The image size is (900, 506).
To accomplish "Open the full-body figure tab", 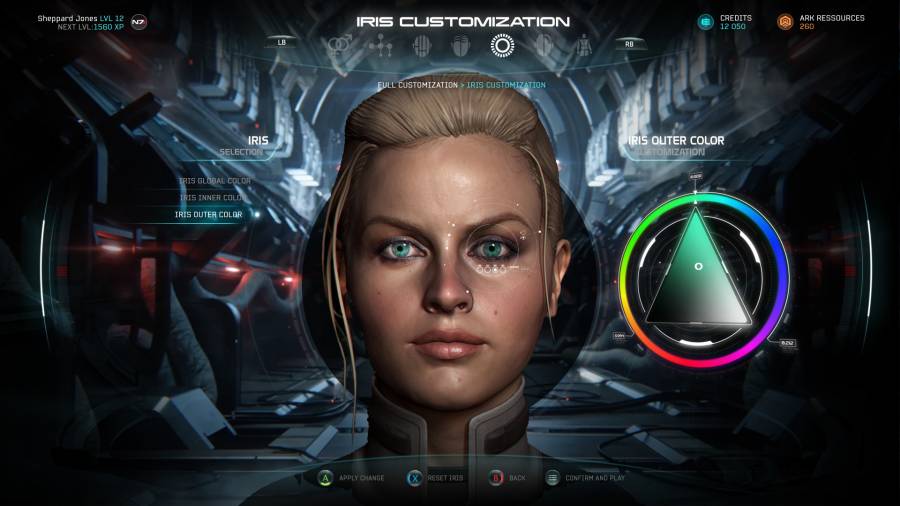I will point(584,45).
